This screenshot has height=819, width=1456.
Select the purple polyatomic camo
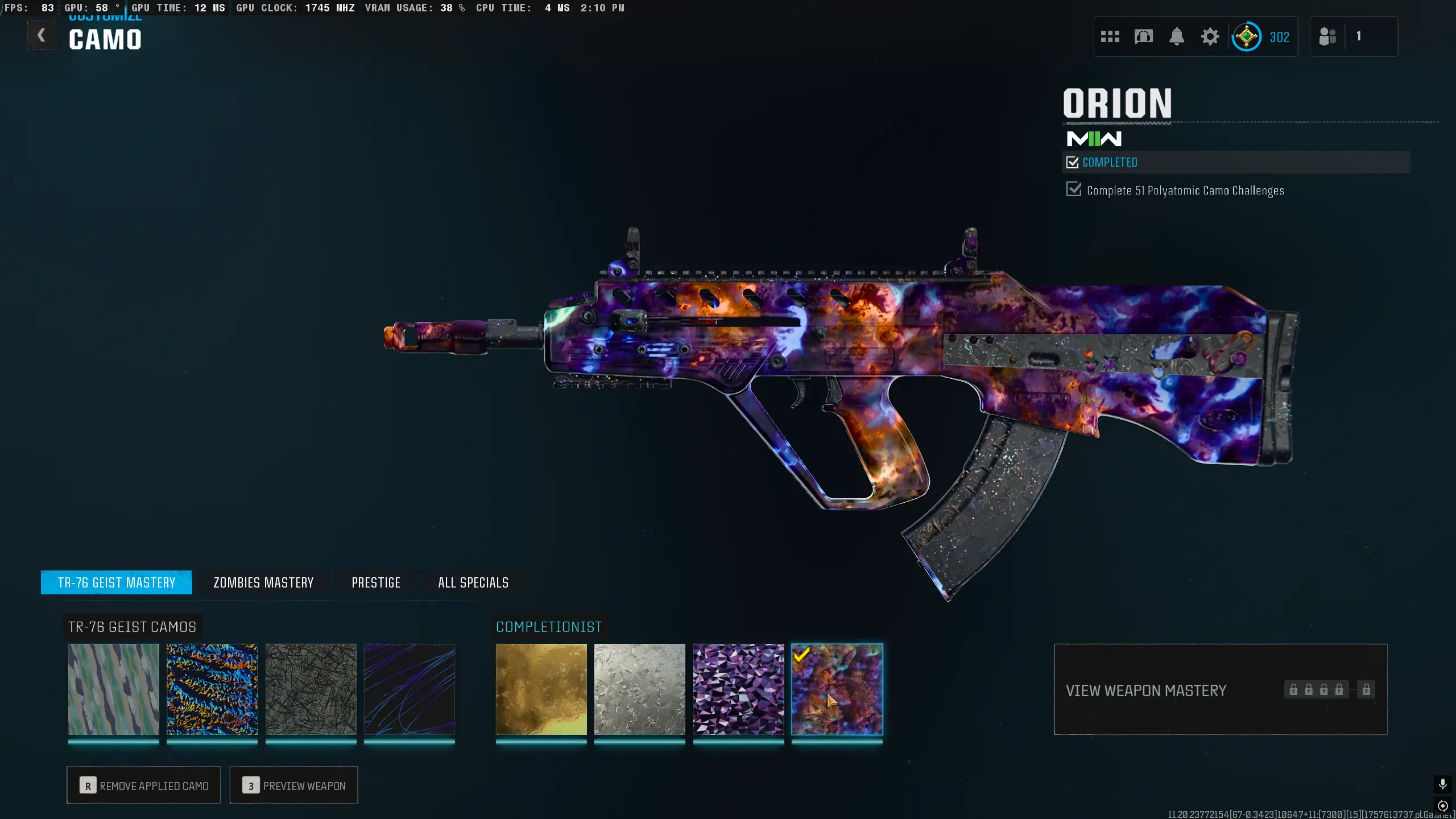tap(738, 689)
